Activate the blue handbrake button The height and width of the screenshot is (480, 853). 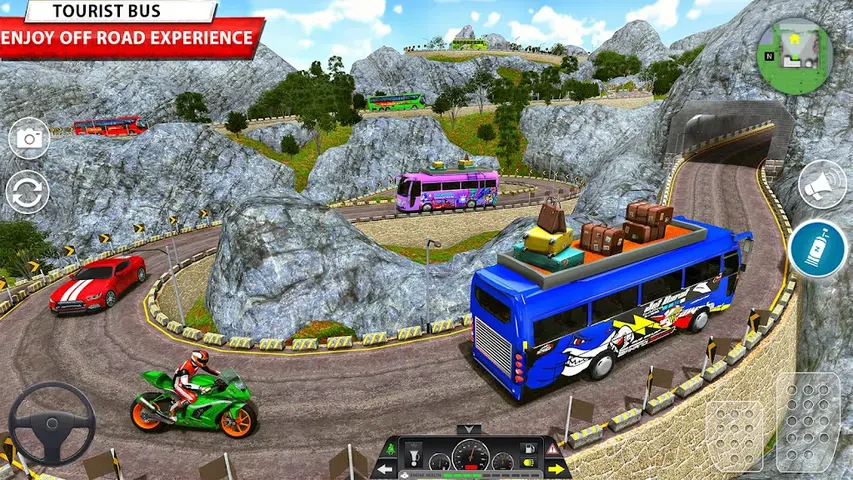click(x=818, y=249)
